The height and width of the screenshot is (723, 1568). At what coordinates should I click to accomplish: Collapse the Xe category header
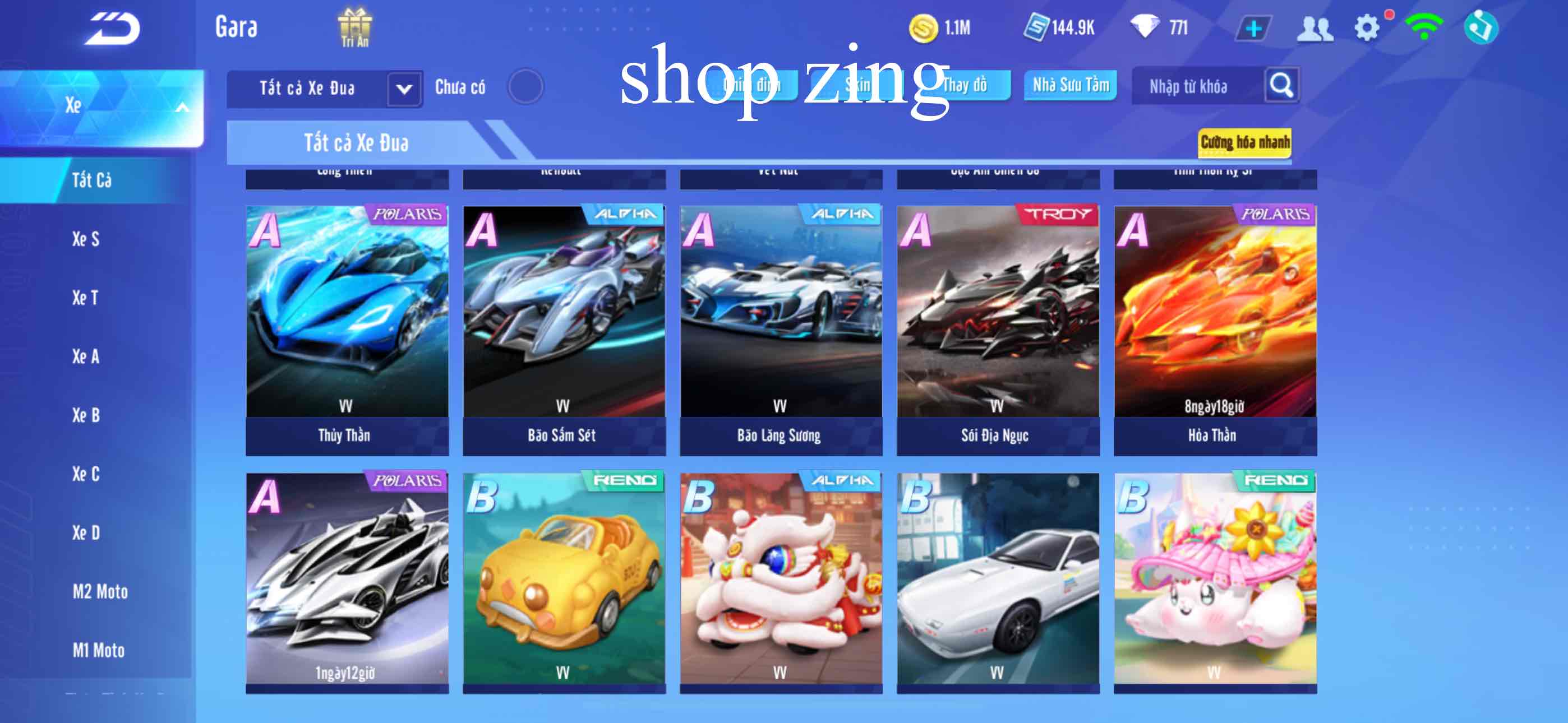(181, 108)
